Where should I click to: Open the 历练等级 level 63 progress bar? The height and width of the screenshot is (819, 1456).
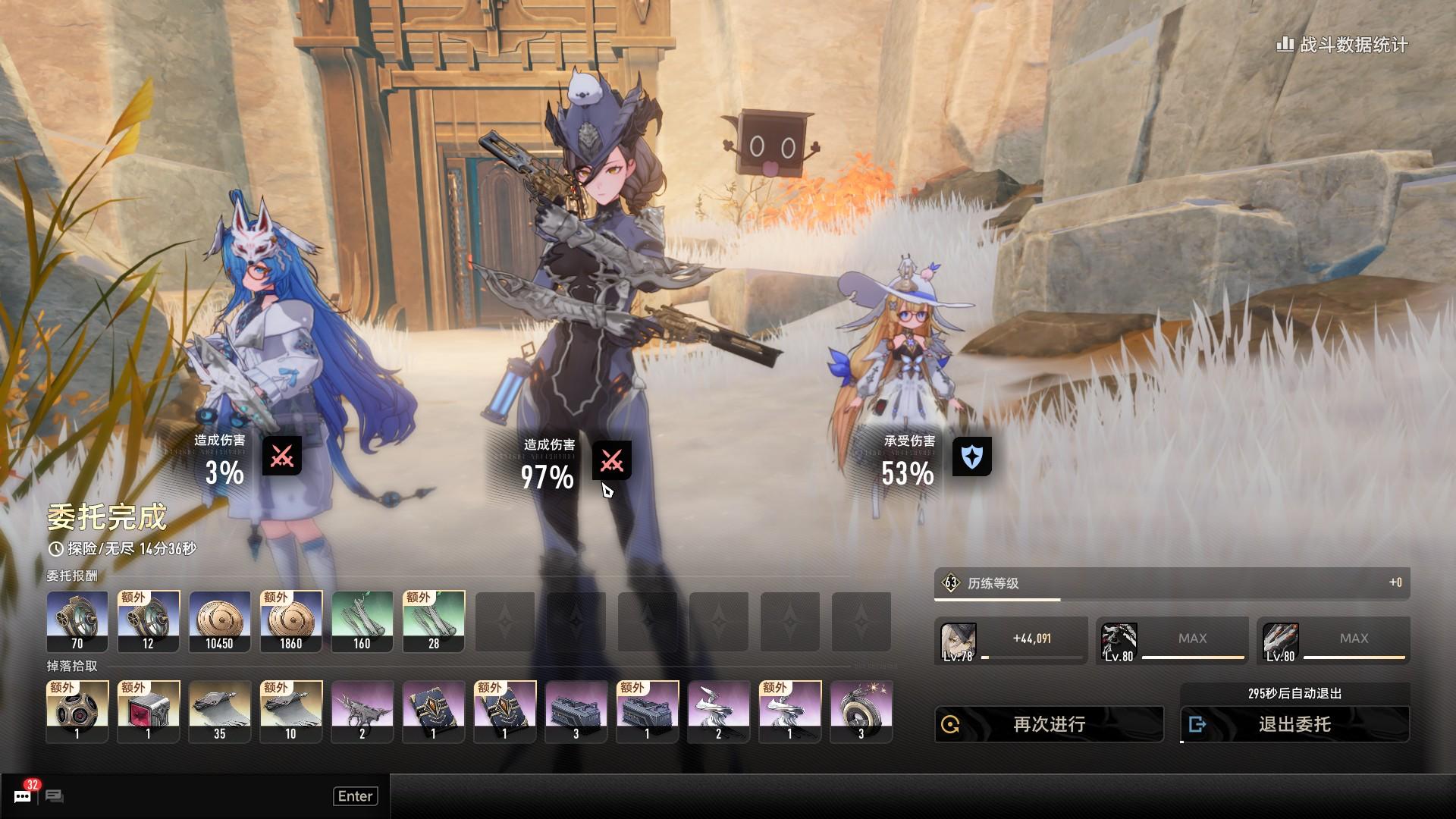coord(1172,583)
